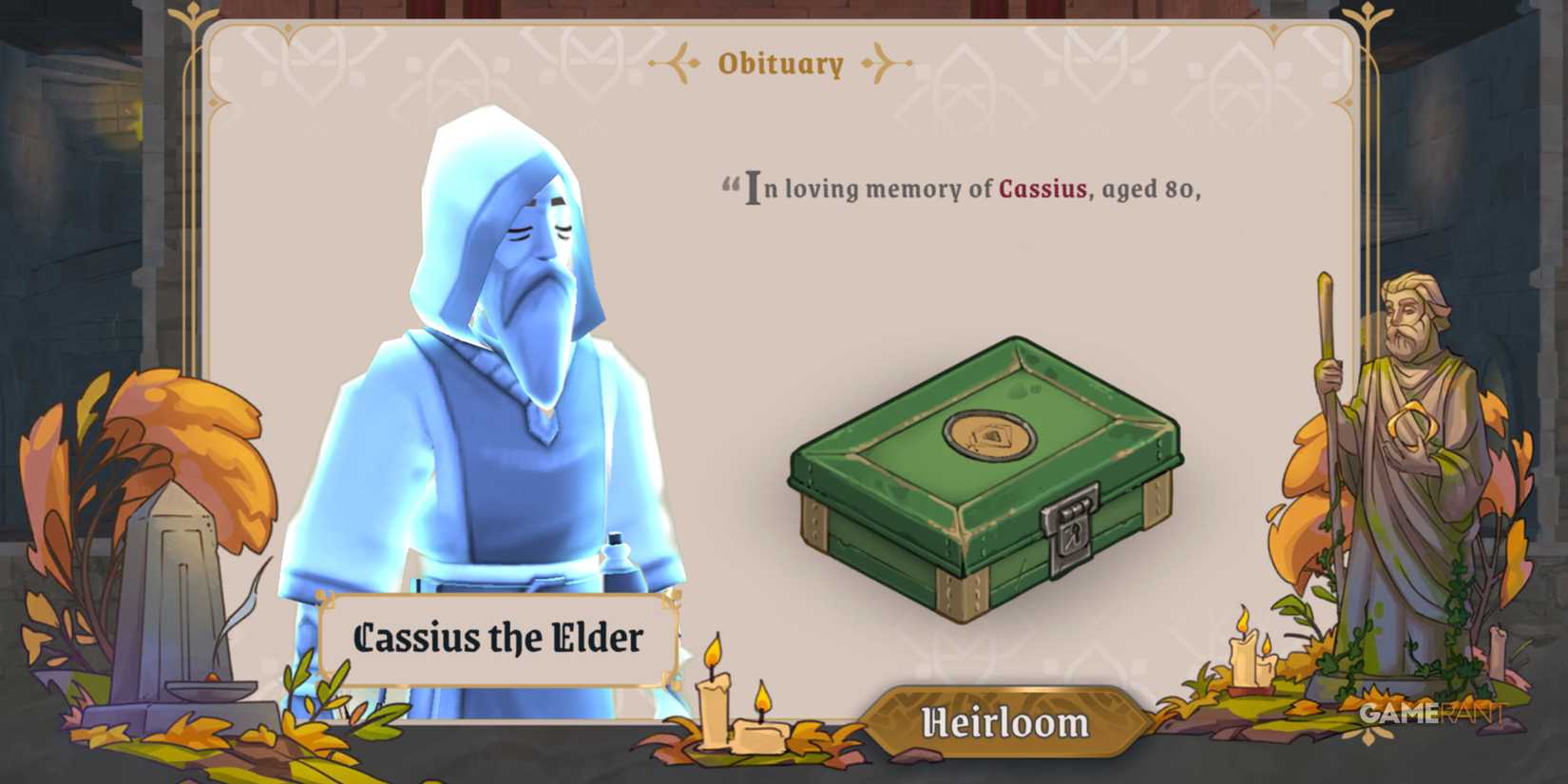
Task: Select the Cassius the Elder name banner
Action: click(498, 639)
